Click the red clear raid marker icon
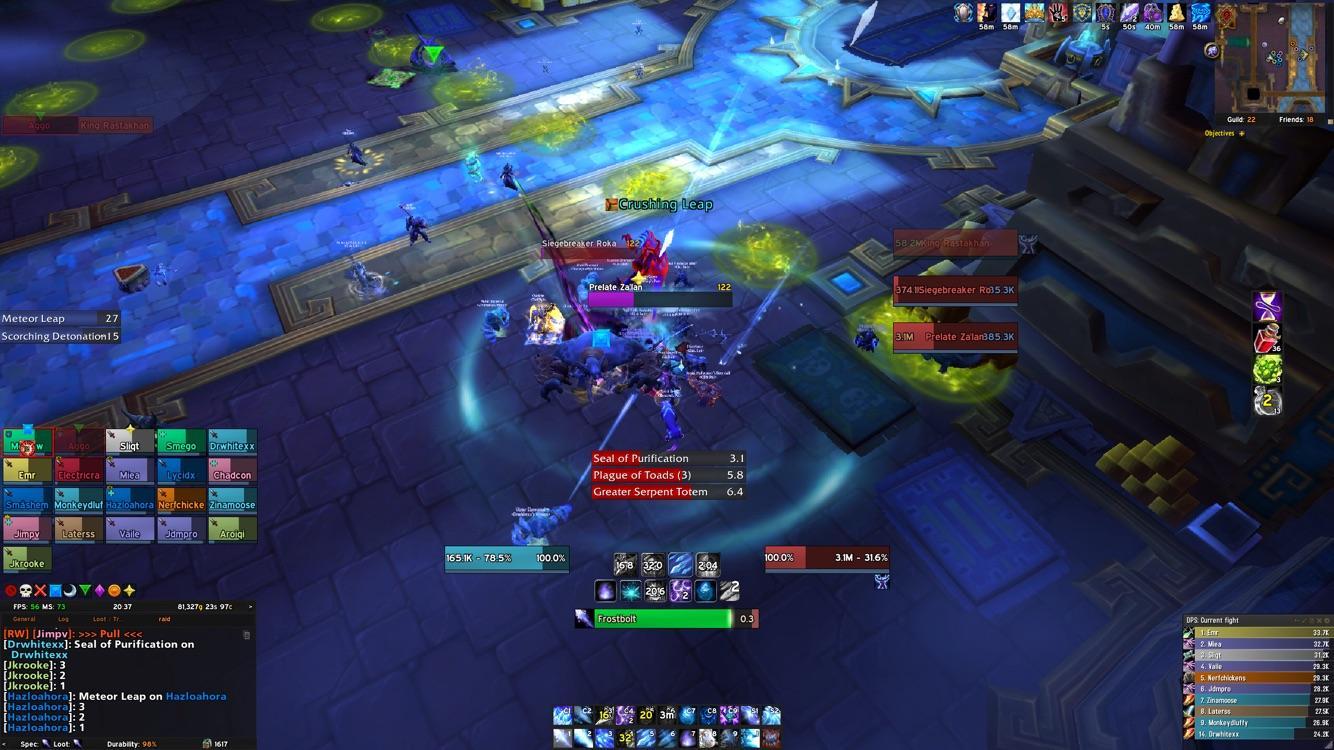The image size is (1334, 750). point(9,589)
